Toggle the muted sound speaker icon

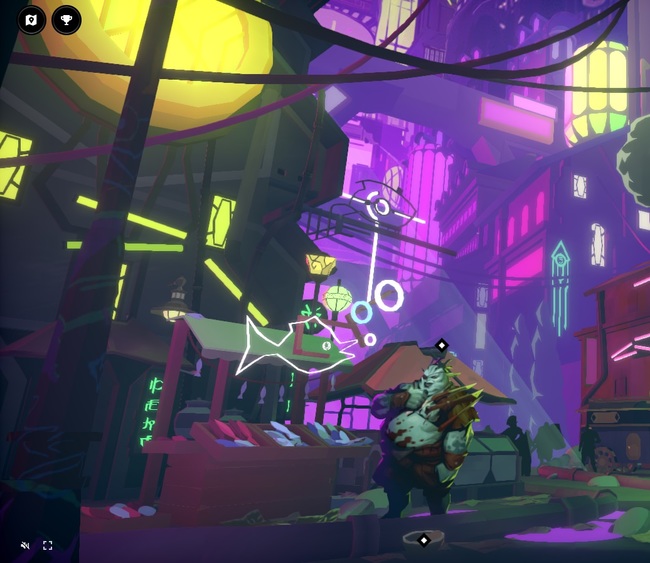pyautogui.click(x=26, y=545)
